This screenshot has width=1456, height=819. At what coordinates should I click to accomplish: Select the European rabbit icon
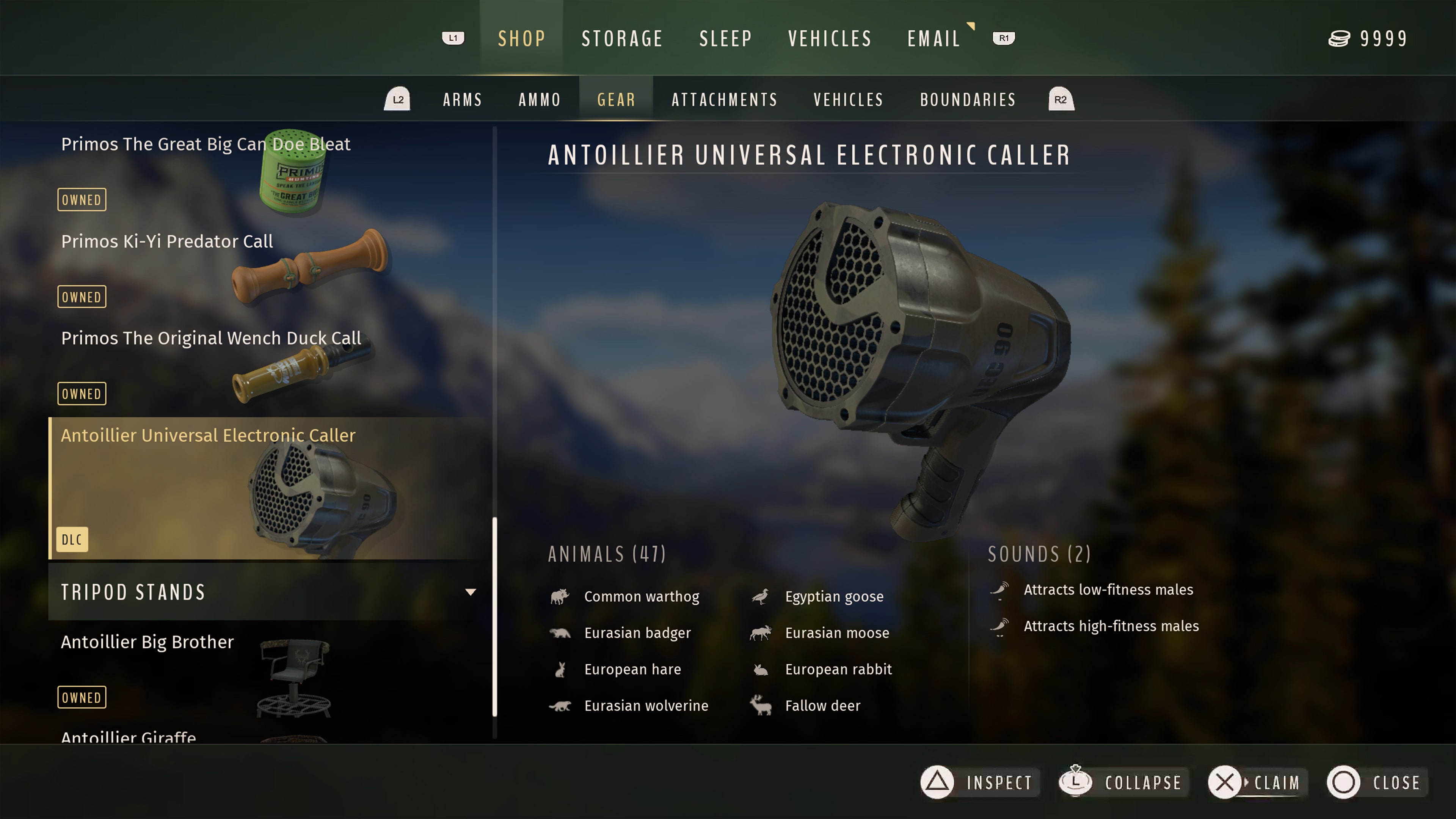(x=760, y=669)
